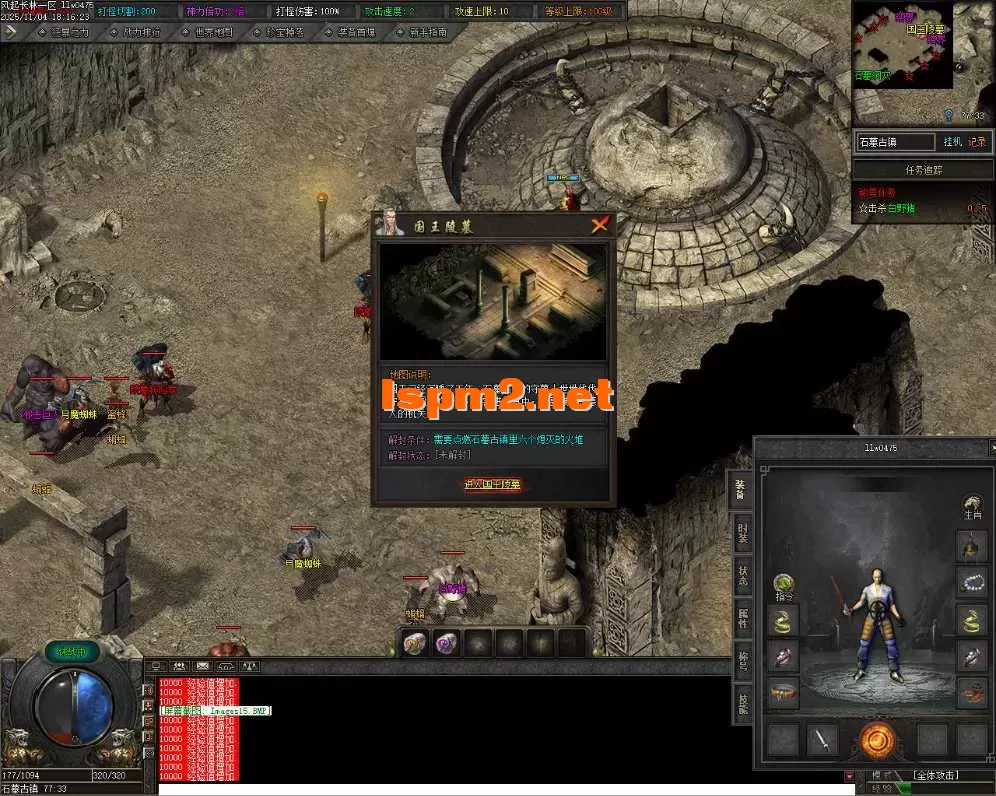Close the 国王陵墓 dialog with the X
This screenshot has height=796, width=996.
[599, 225]
